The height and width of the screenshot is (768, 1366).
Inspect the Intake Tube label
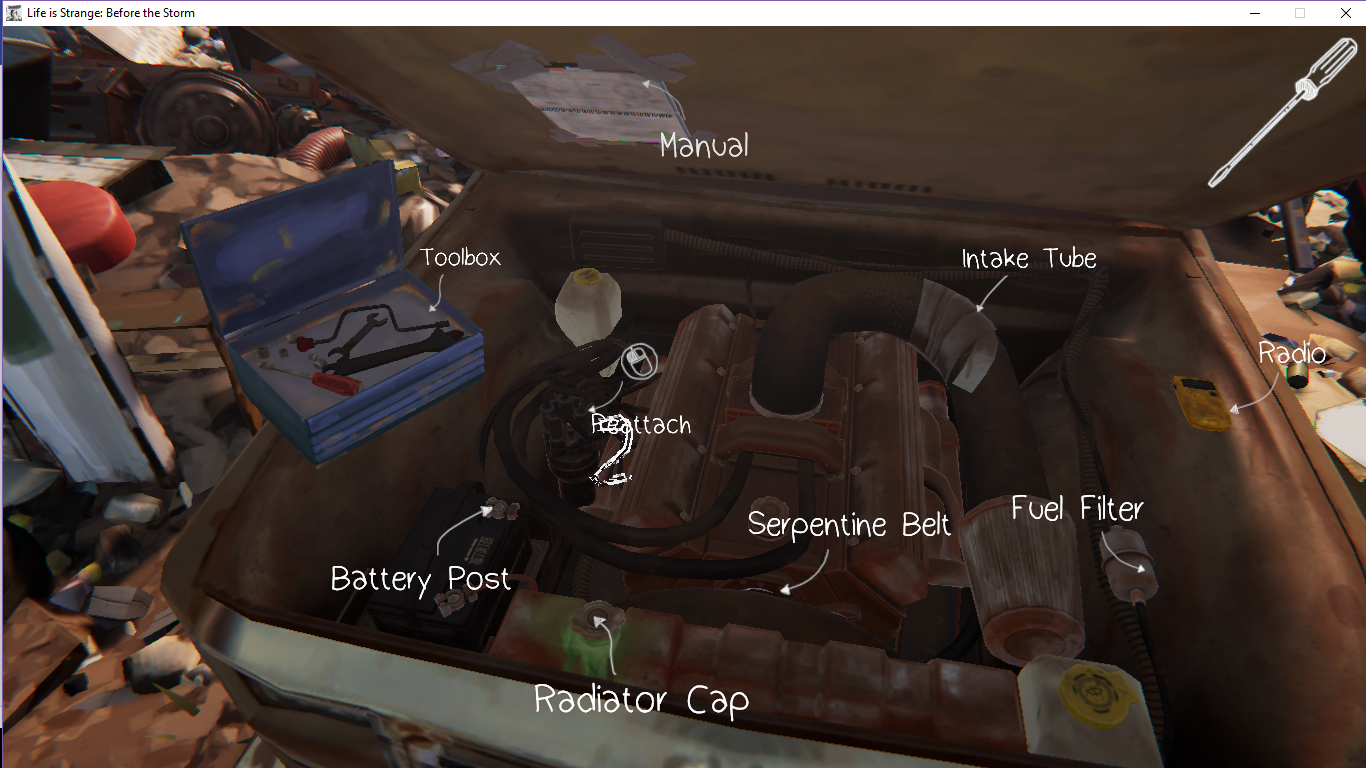[1029, 259]
